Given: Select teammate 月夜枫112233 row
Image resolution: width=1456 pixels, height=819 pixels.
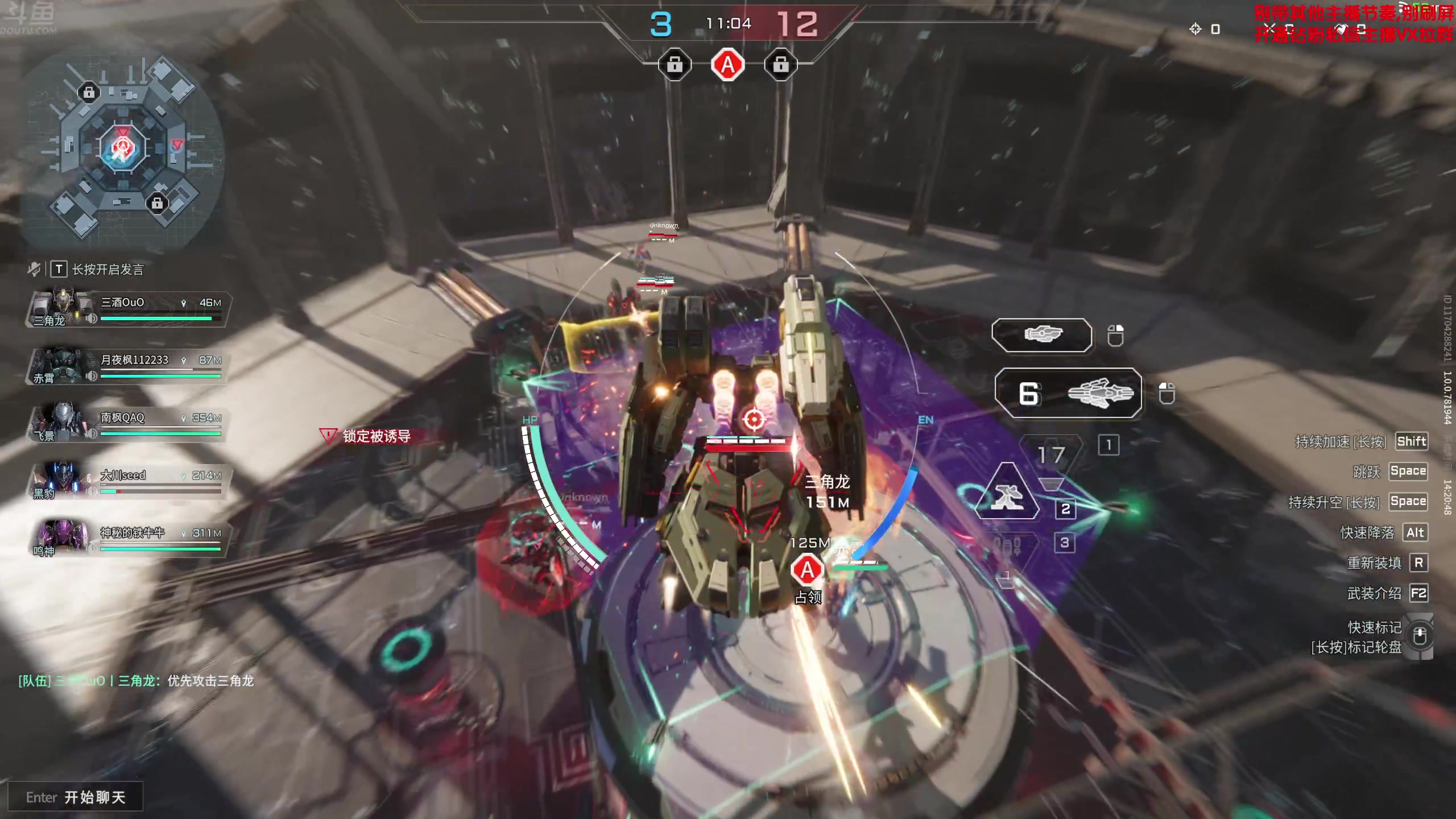Looking at the screenshot, I should pyautogui.click(x=129, y=366).
